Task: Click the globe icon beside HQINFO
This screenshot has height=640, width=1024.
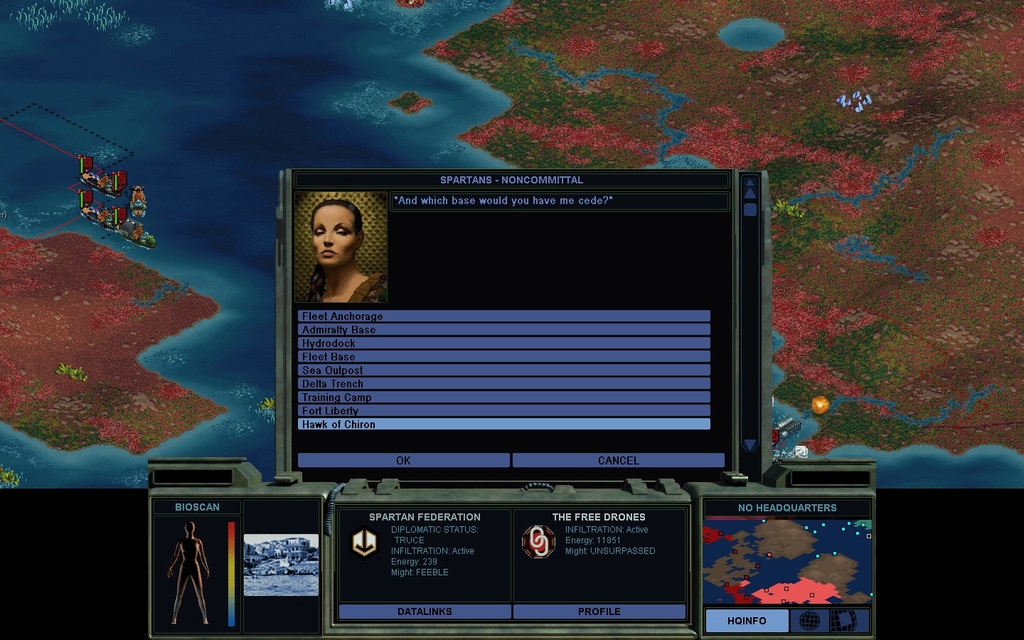Action: click(809, 621)
